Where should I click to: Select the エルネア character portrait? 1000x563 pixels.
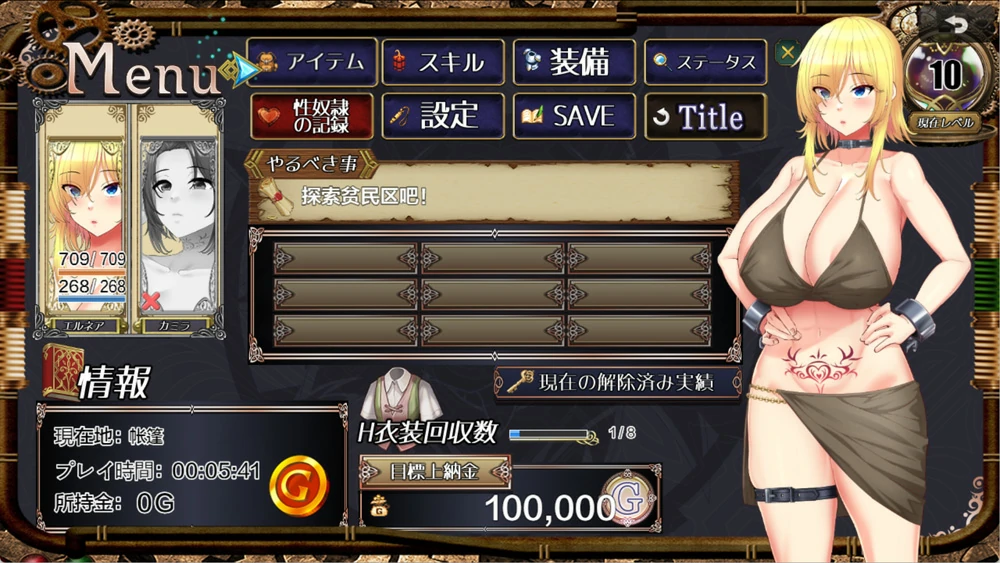(85, 220)
